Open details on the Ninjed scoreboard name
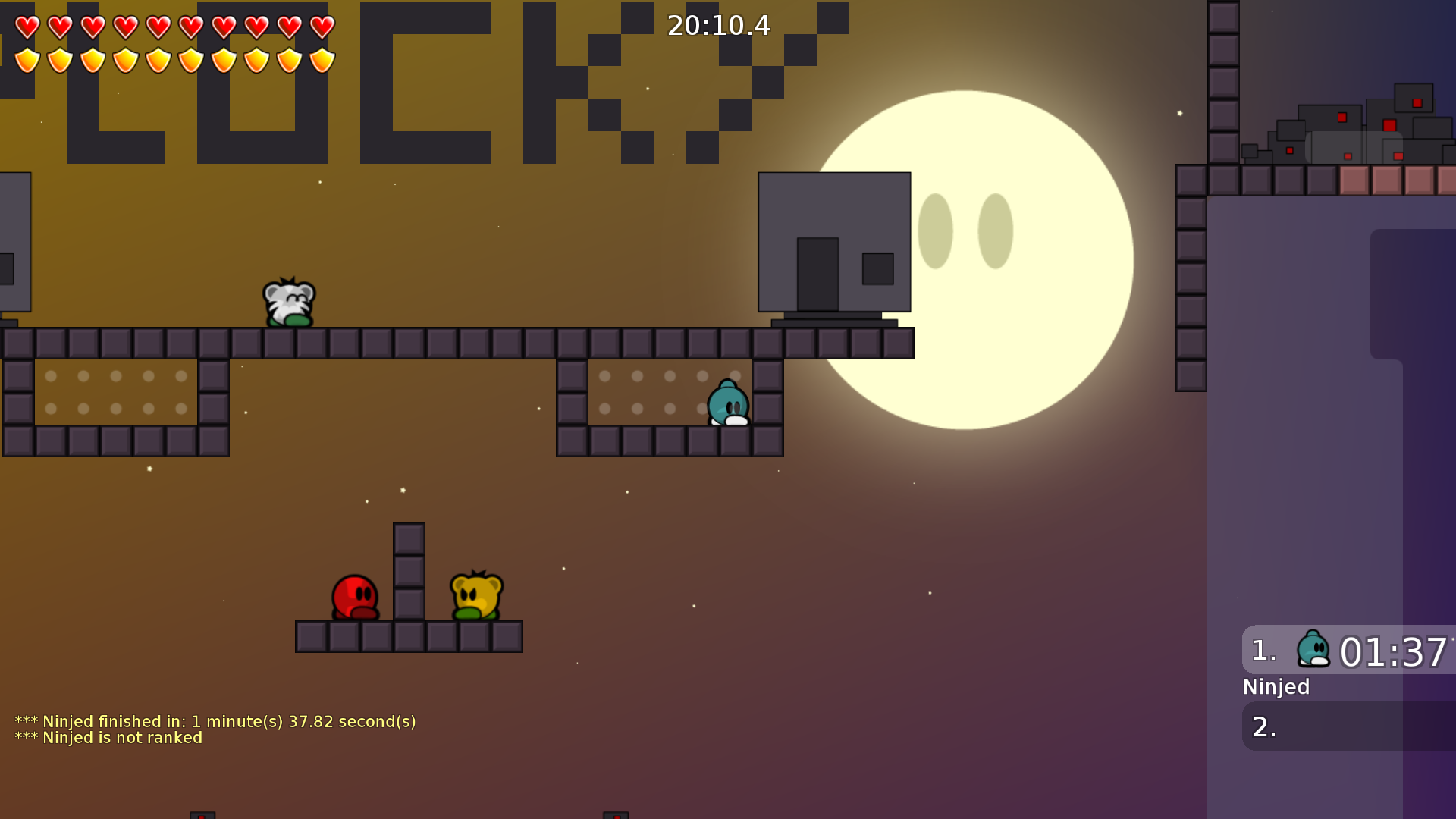1456x819 pixels. point(1275,687)
